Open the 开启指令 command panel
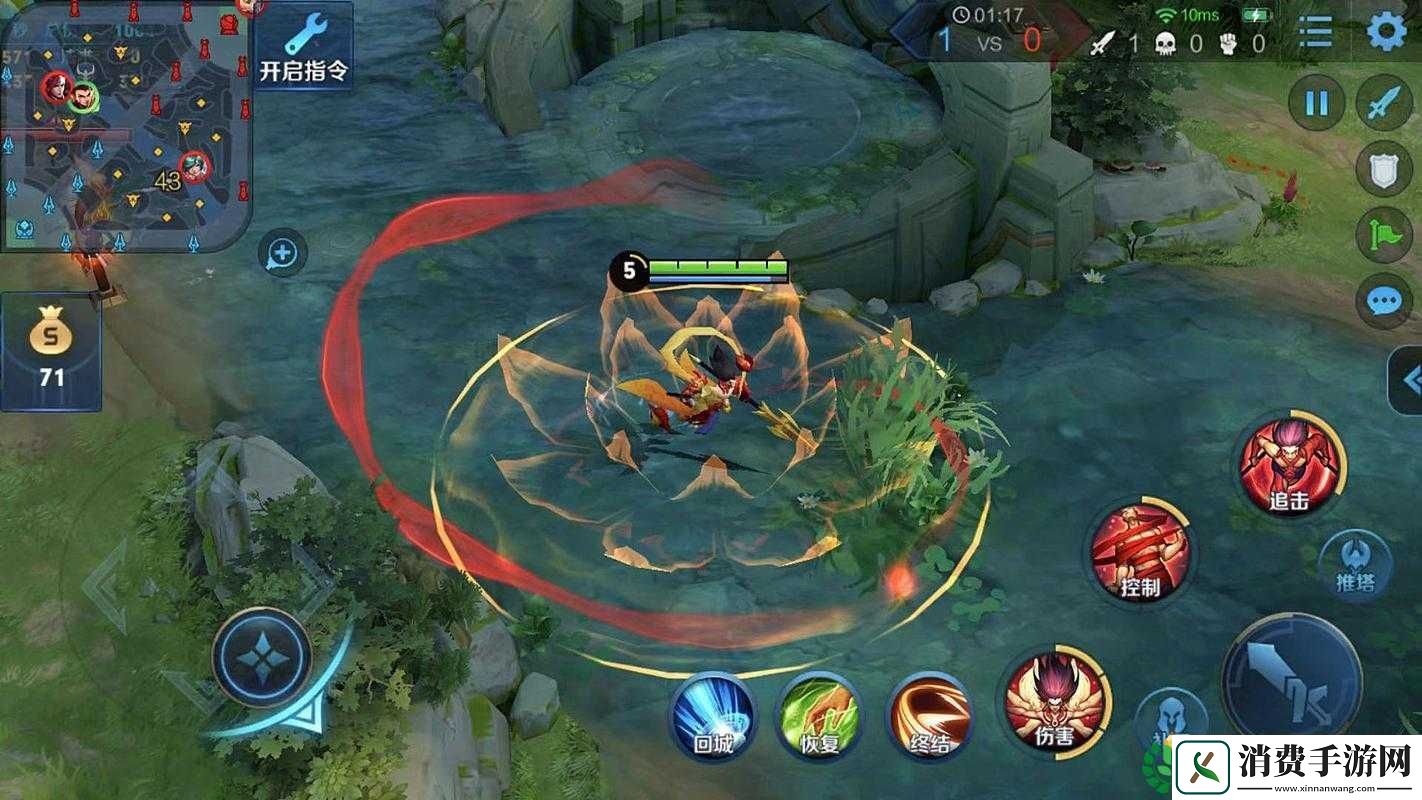 tap(302, 46)
